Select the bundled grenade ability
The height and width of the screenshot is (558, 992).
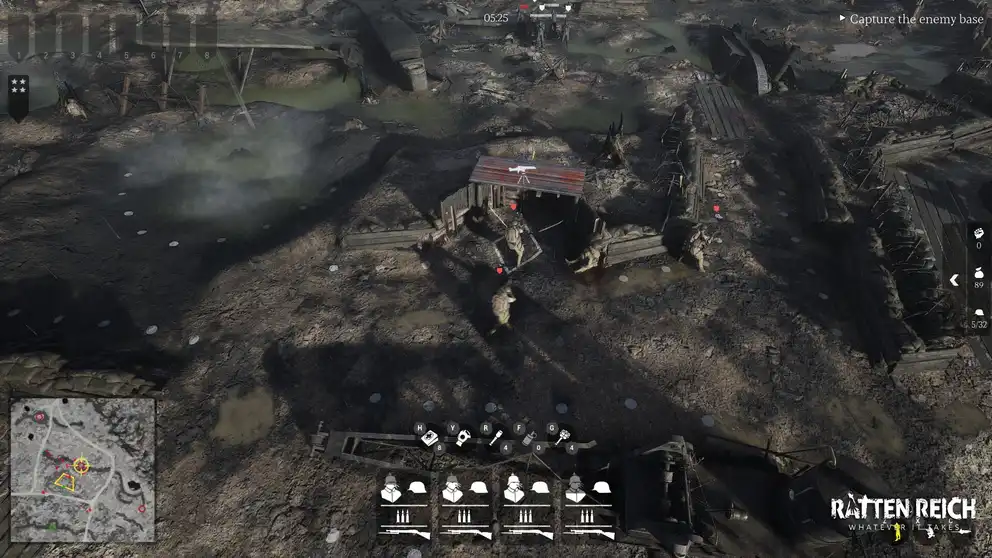click(561, 436)
